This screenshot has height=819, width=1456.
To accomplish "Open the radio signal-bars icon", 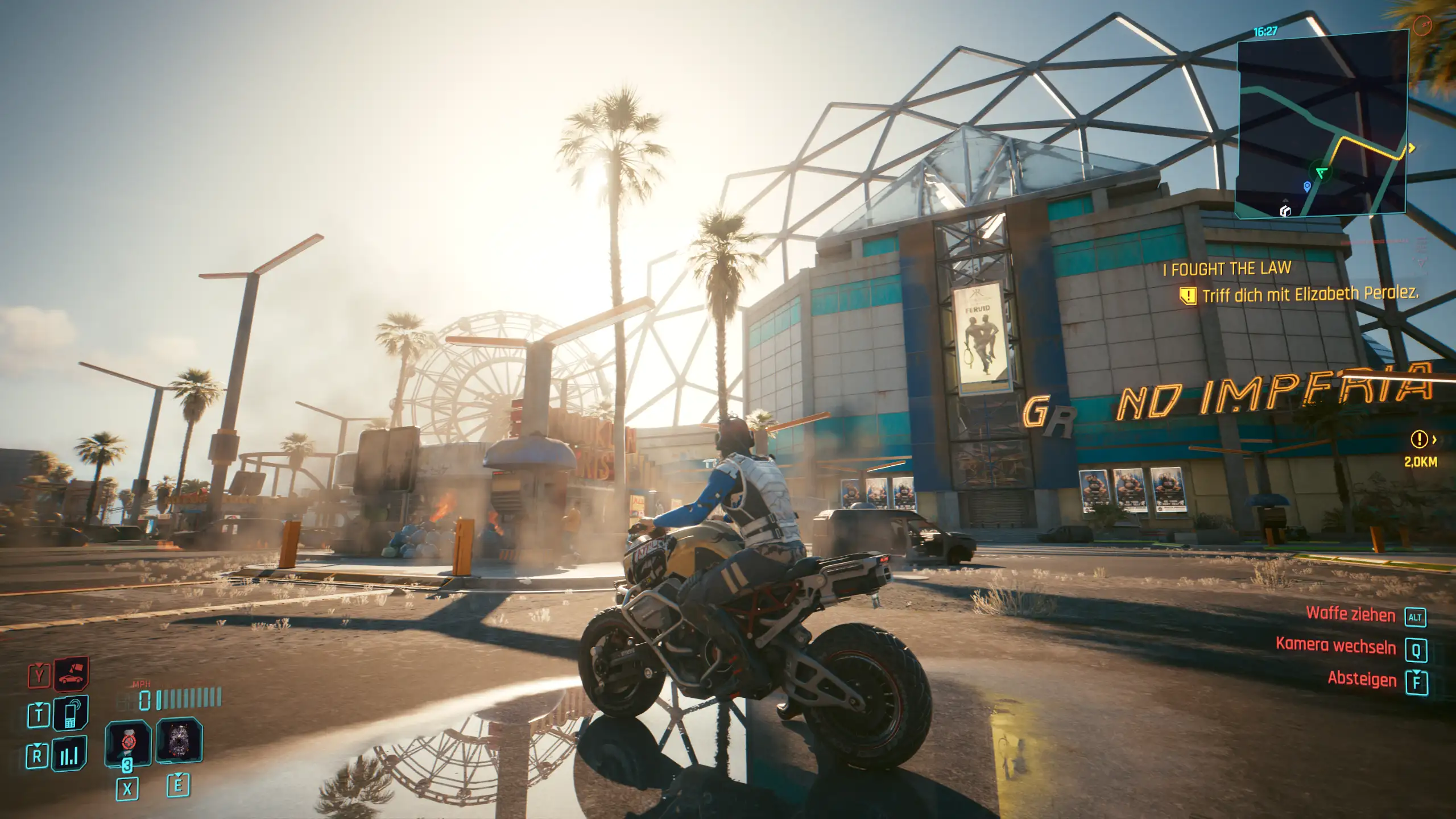I will tap(69, 754).
